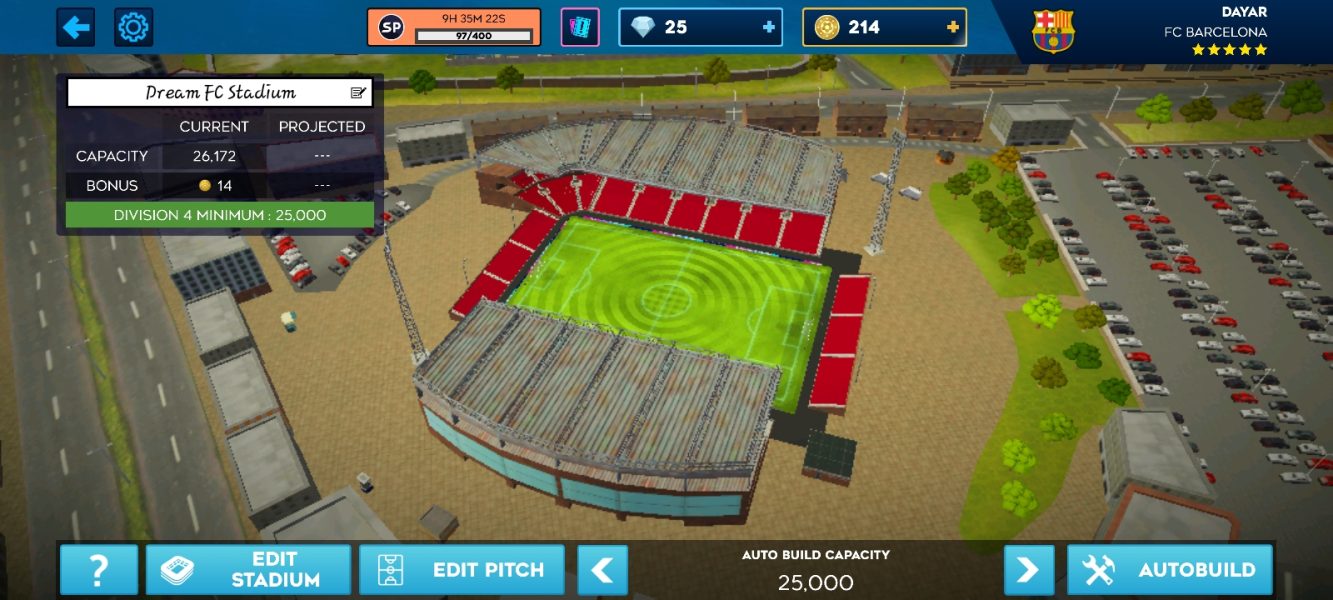The width and height of the screenshot is (1333, 600).
Task: Open Edit Stadium mode
Action: coord(248,570)
